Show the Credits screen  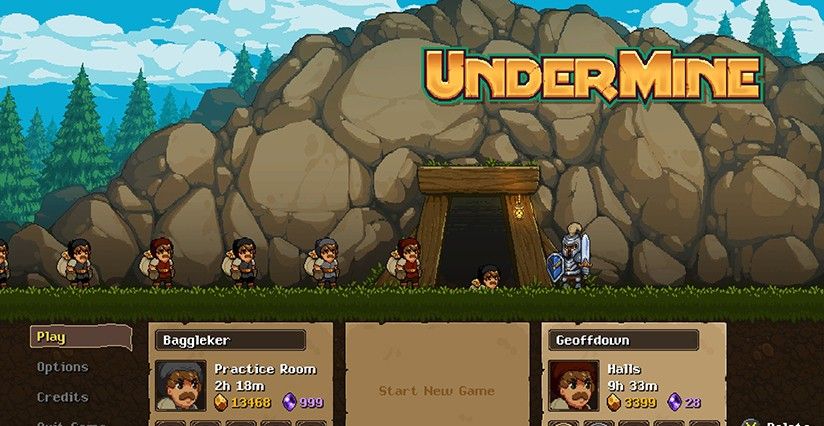pyautogui.click(x=63, y=397)
